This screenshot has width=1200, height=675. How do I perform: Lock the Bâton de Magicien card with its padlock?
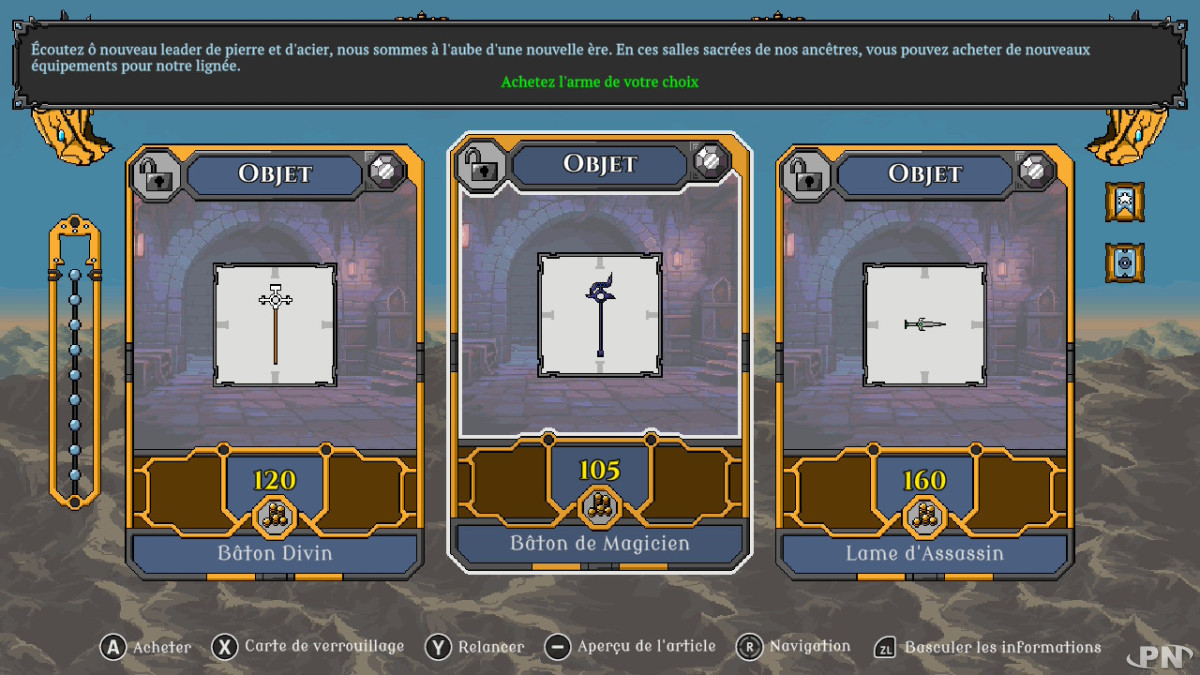[x=479, y=161]
